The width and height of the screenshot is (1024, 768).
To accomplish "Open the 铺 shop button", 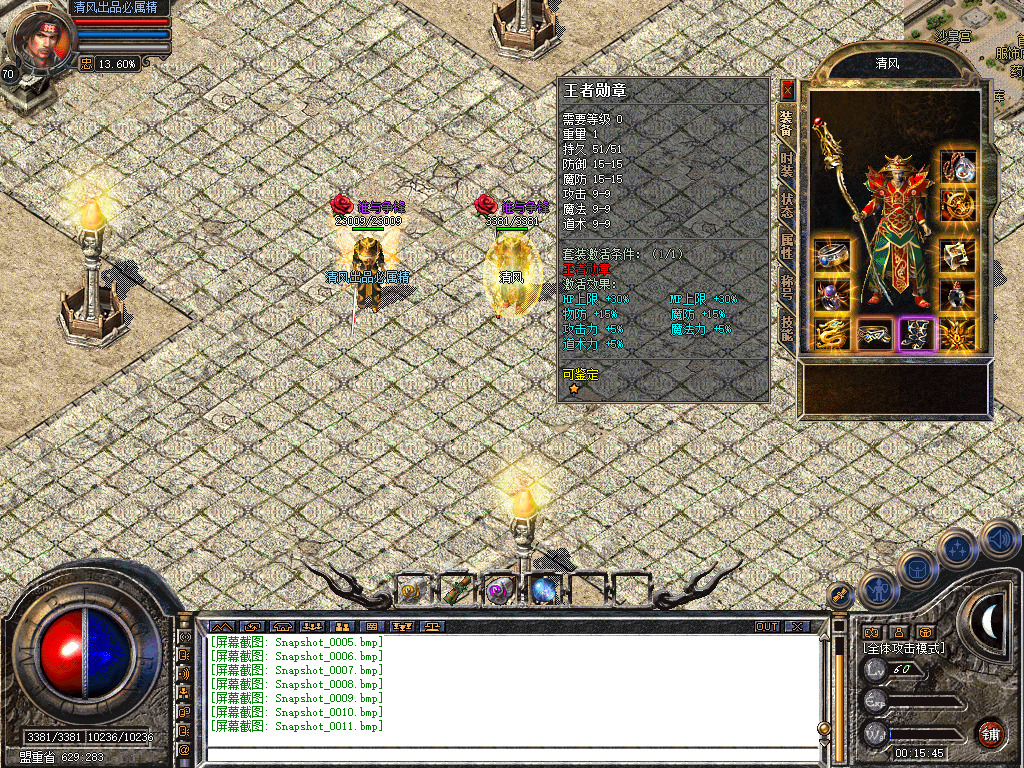I will coord(990,733).
